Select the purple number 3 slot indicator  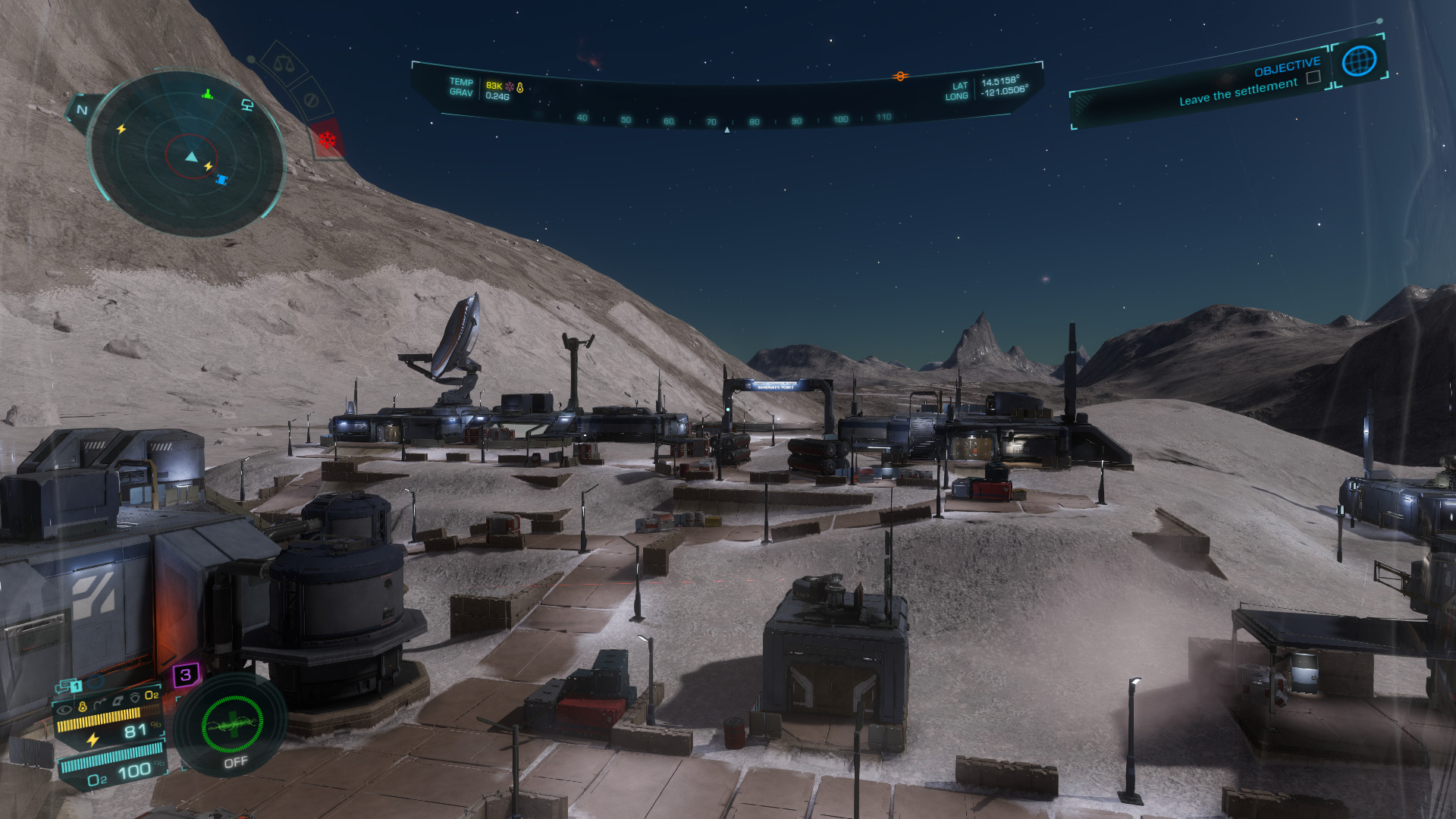pos(186,674)
